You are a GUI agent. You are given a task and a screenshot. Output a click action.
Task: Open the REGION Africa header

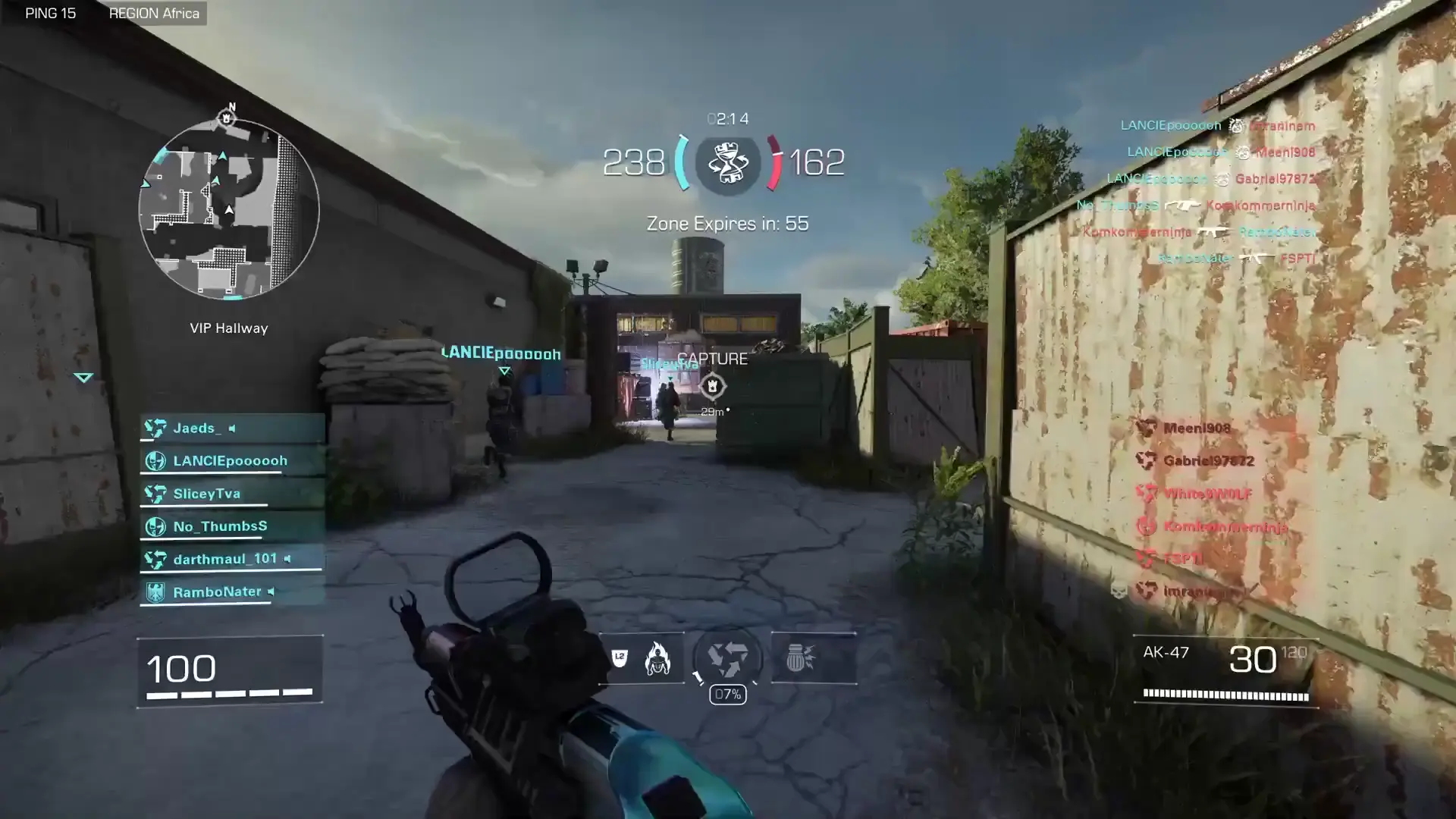tap(154, 13)
